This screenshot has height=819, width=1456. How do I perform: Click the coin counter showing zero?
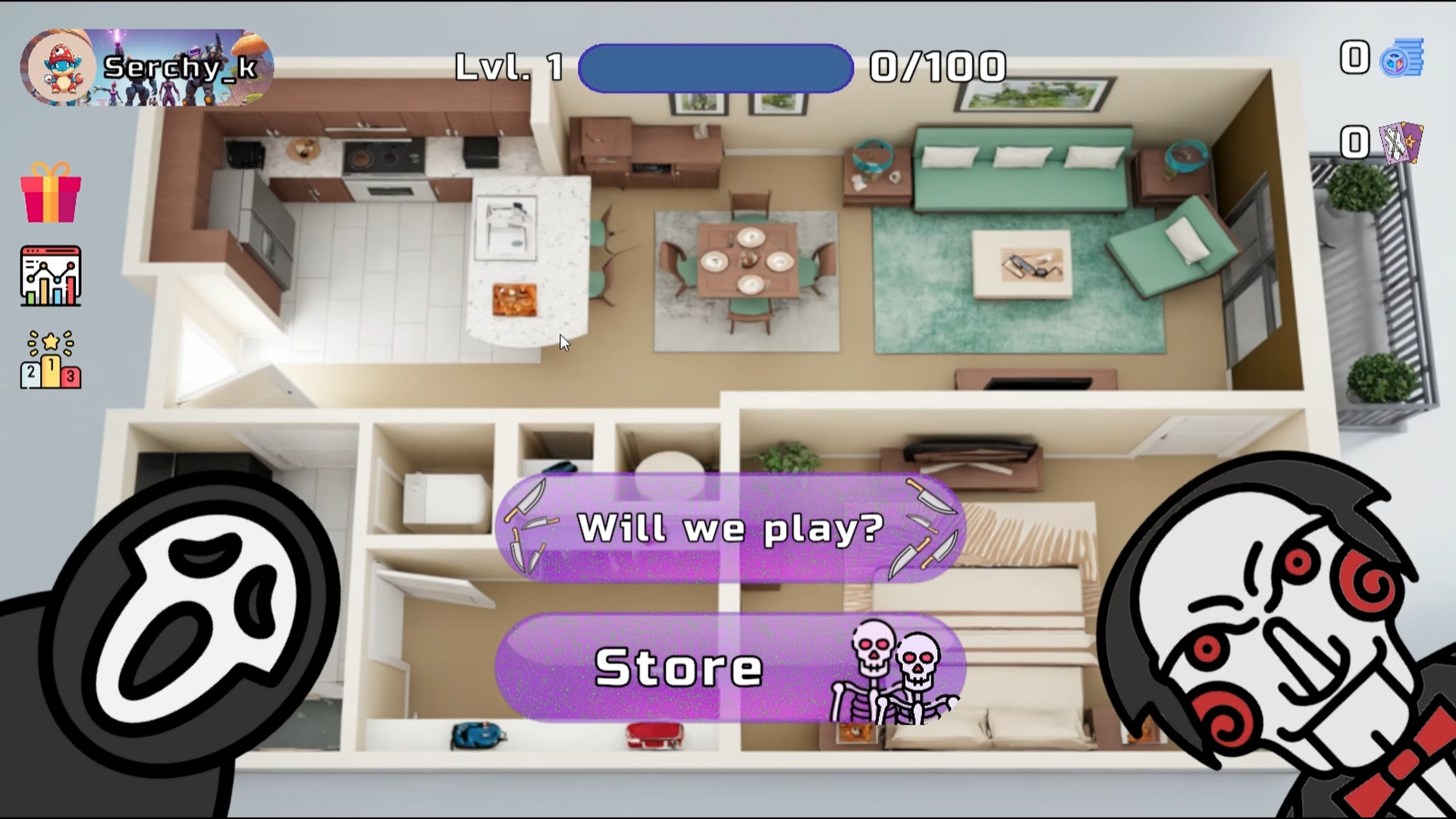1354,57
